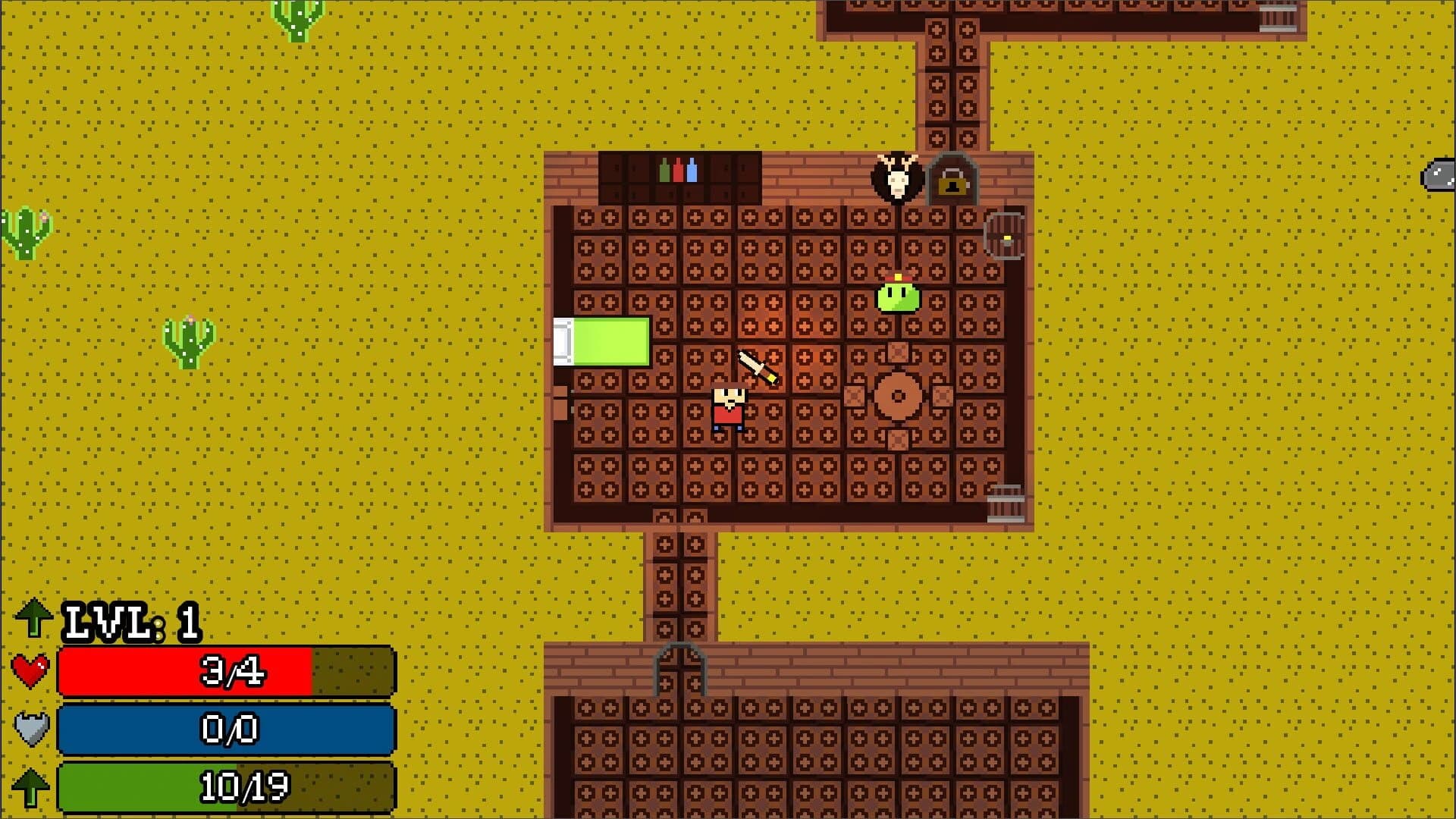
Task: Select the LVL: 1 label
Action: (x=129, y=622)
